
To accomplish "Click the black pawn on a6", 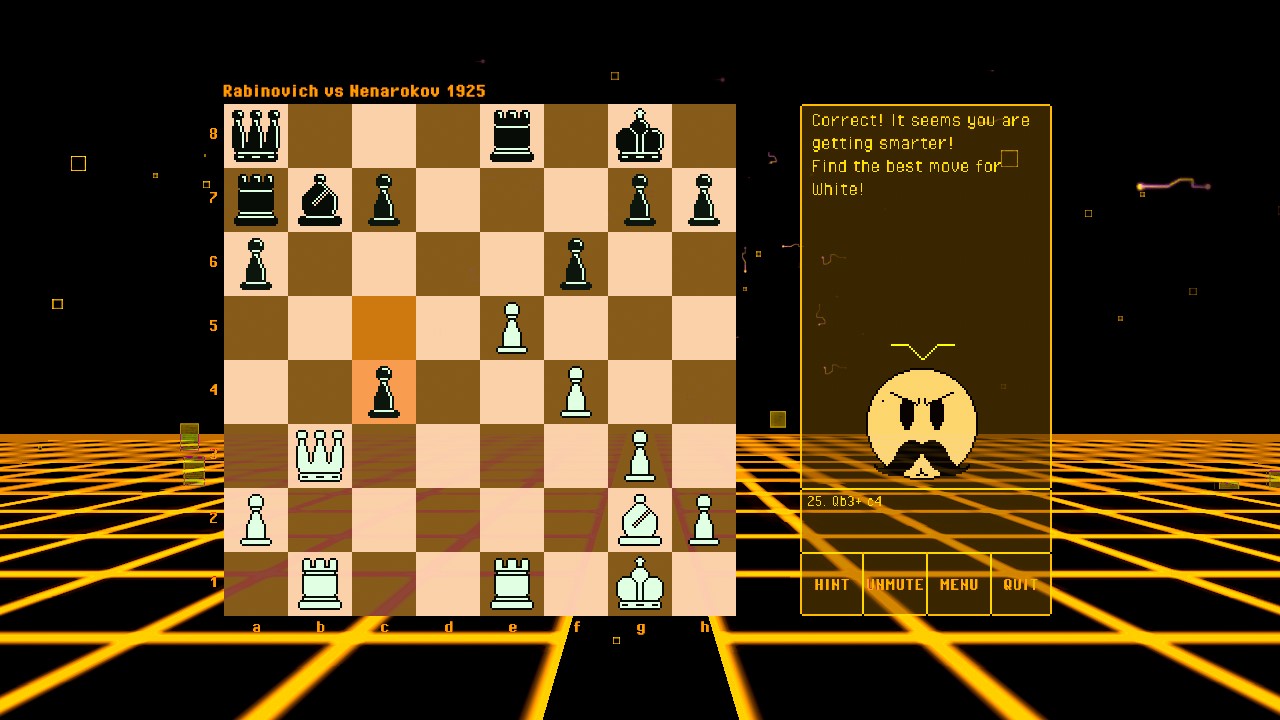I will click(256, 264).
